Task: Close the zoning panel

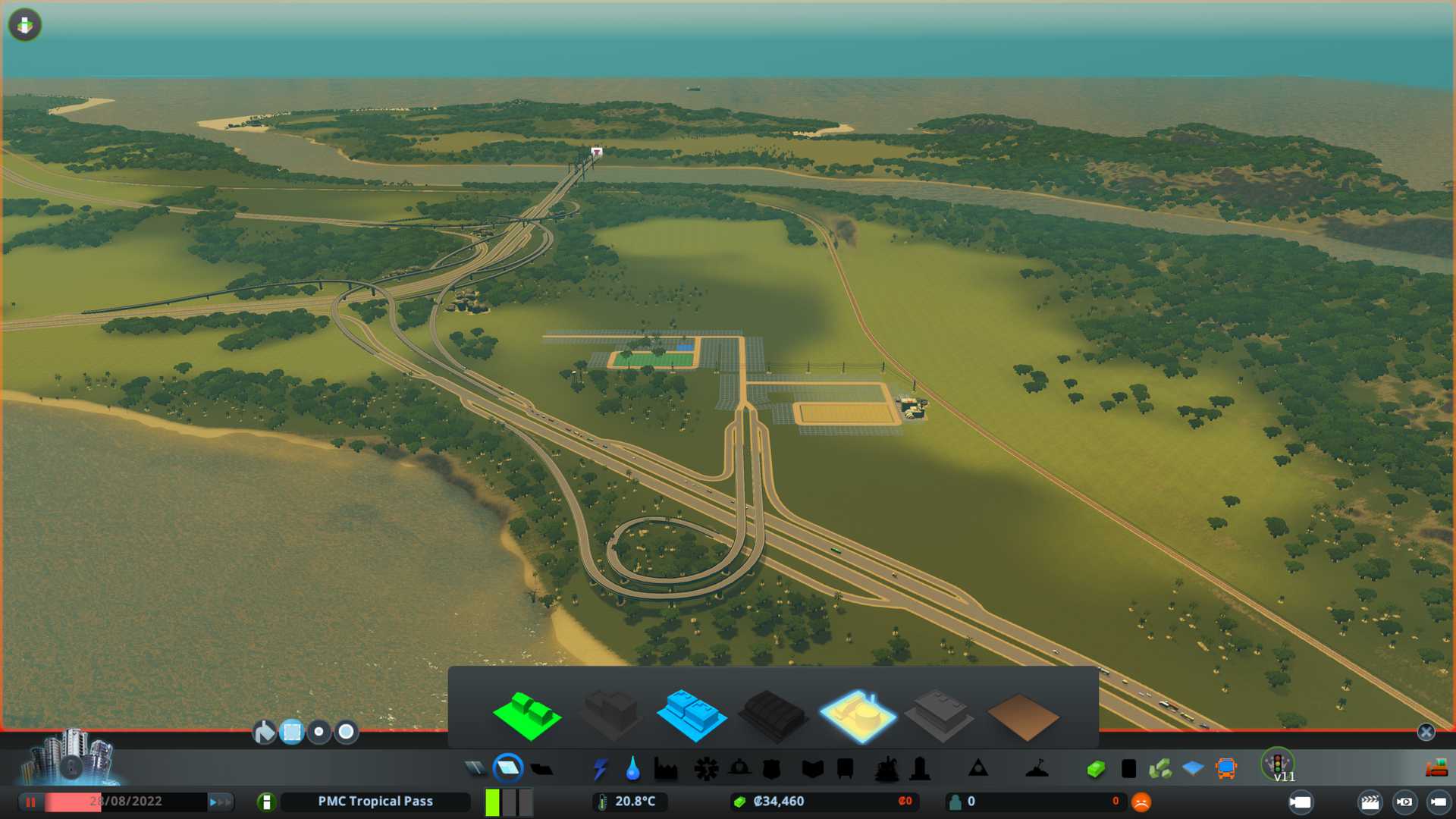Action: click(x=1426, y=732)
